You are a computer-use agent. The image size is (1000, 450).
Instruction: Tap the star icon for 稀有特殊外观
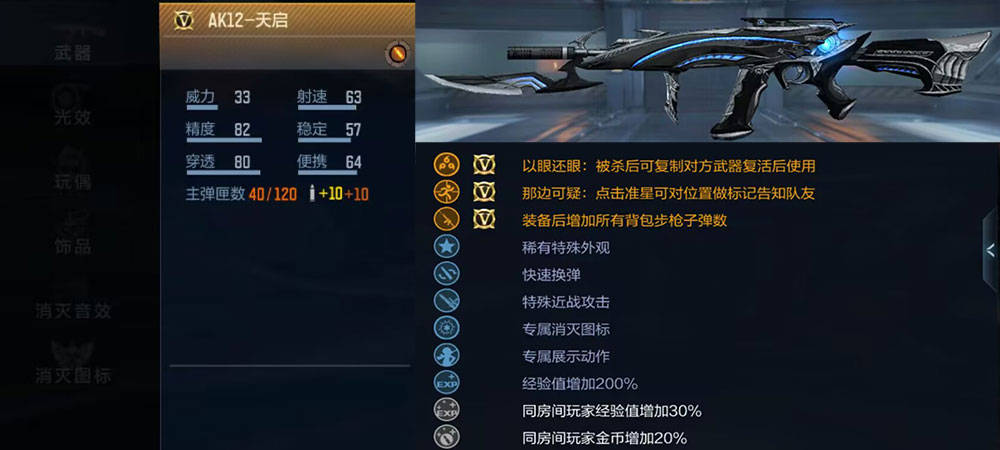coord(446,247)
